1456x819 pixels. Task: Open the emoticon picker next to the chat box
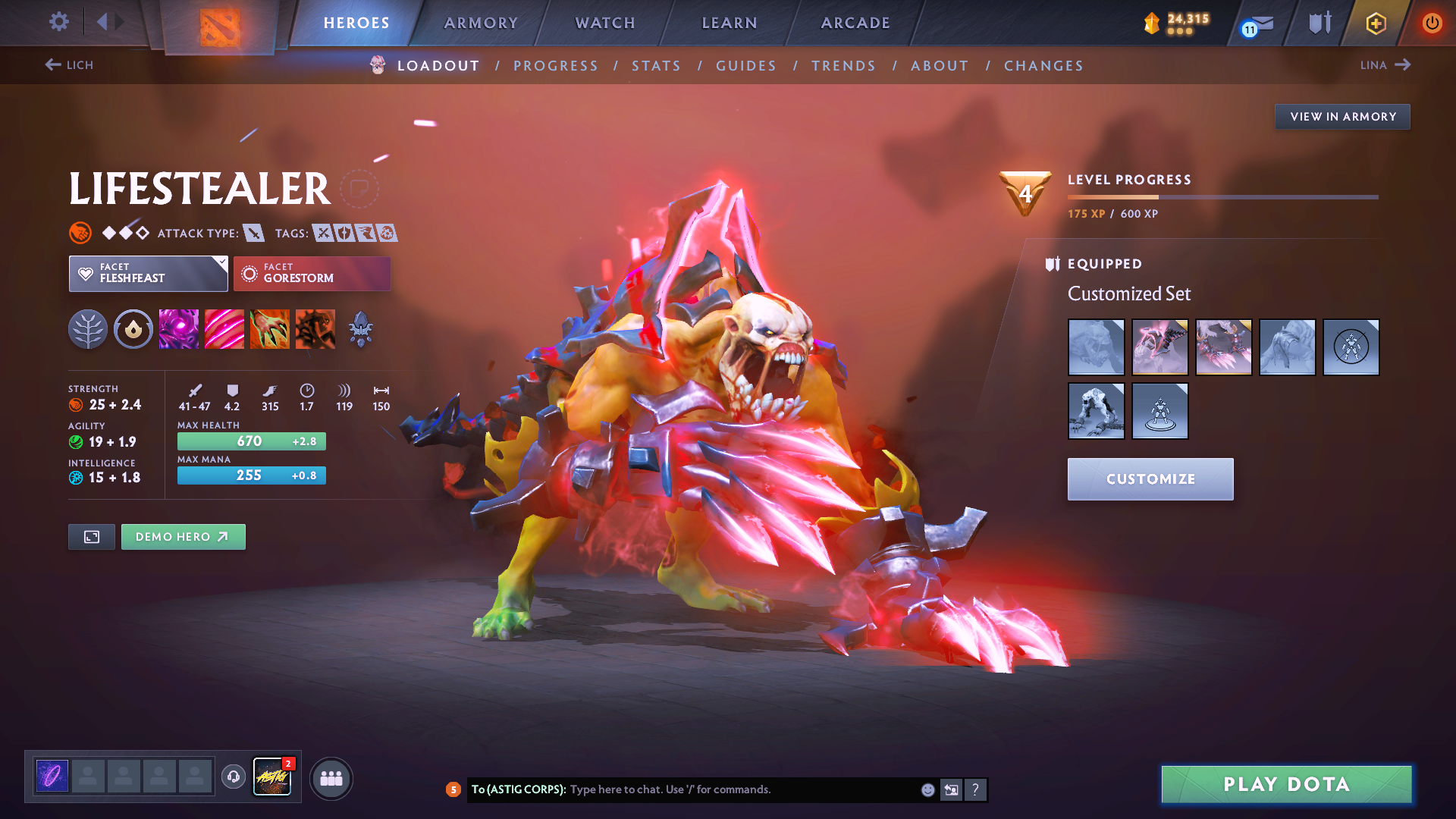[x=927, y=789]
